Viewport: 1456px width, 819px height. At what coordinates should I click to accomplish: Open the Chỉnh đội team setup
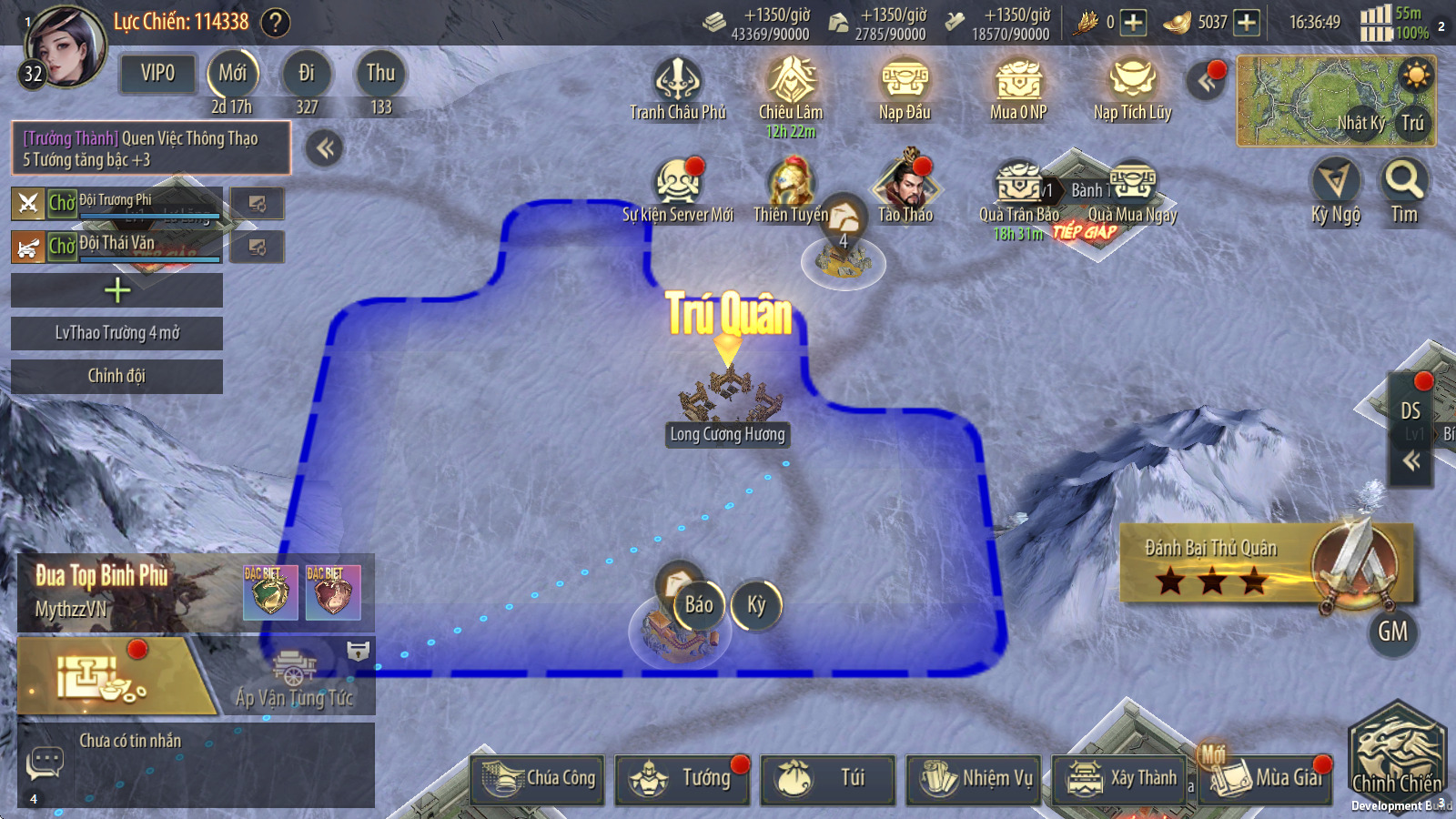[116, 376]
